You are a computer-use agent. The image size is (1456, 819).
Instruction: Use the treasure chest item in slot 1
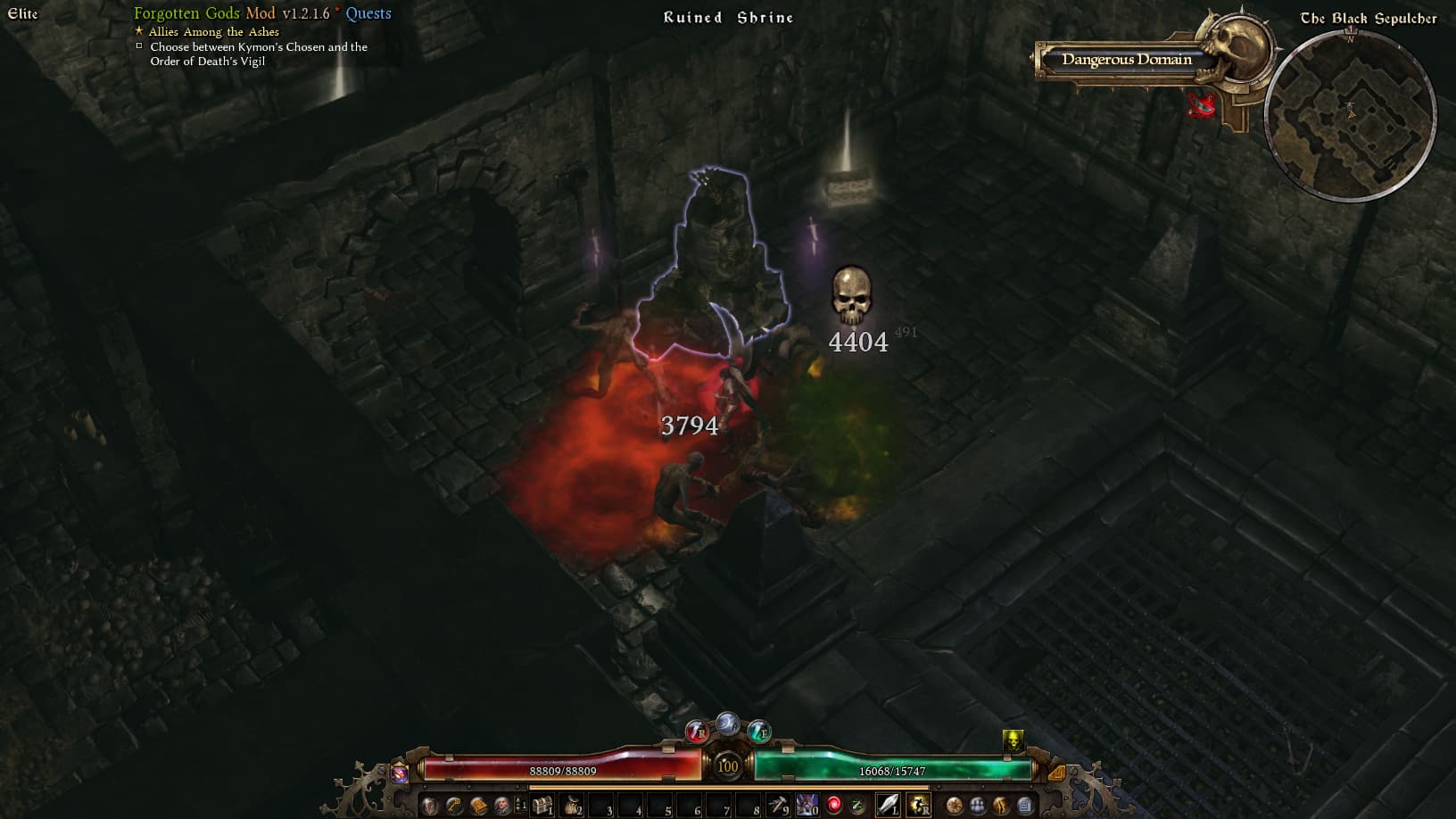coord(542,806)
